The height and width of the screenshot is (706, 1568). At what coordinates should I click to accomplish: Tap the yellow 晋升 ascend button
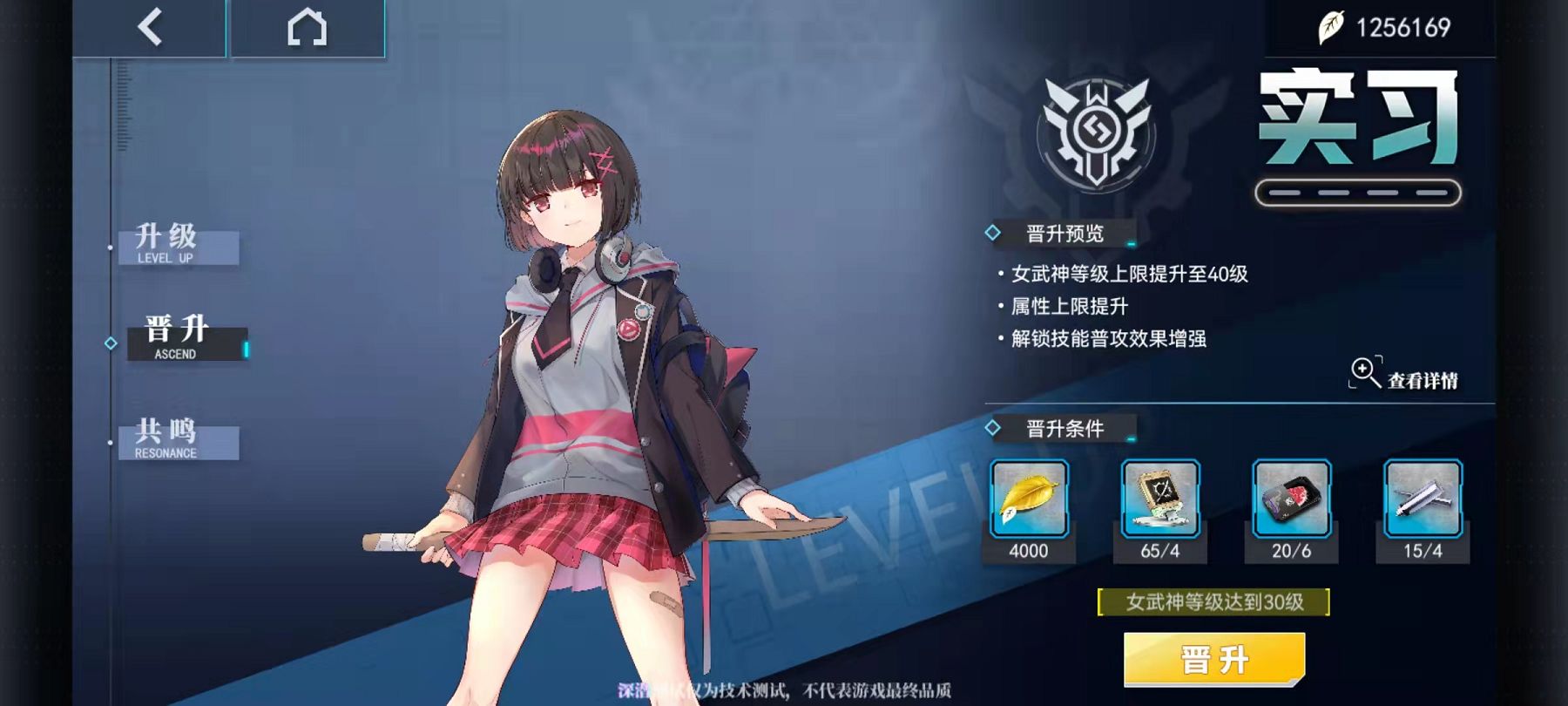(x=1214, y=659)
